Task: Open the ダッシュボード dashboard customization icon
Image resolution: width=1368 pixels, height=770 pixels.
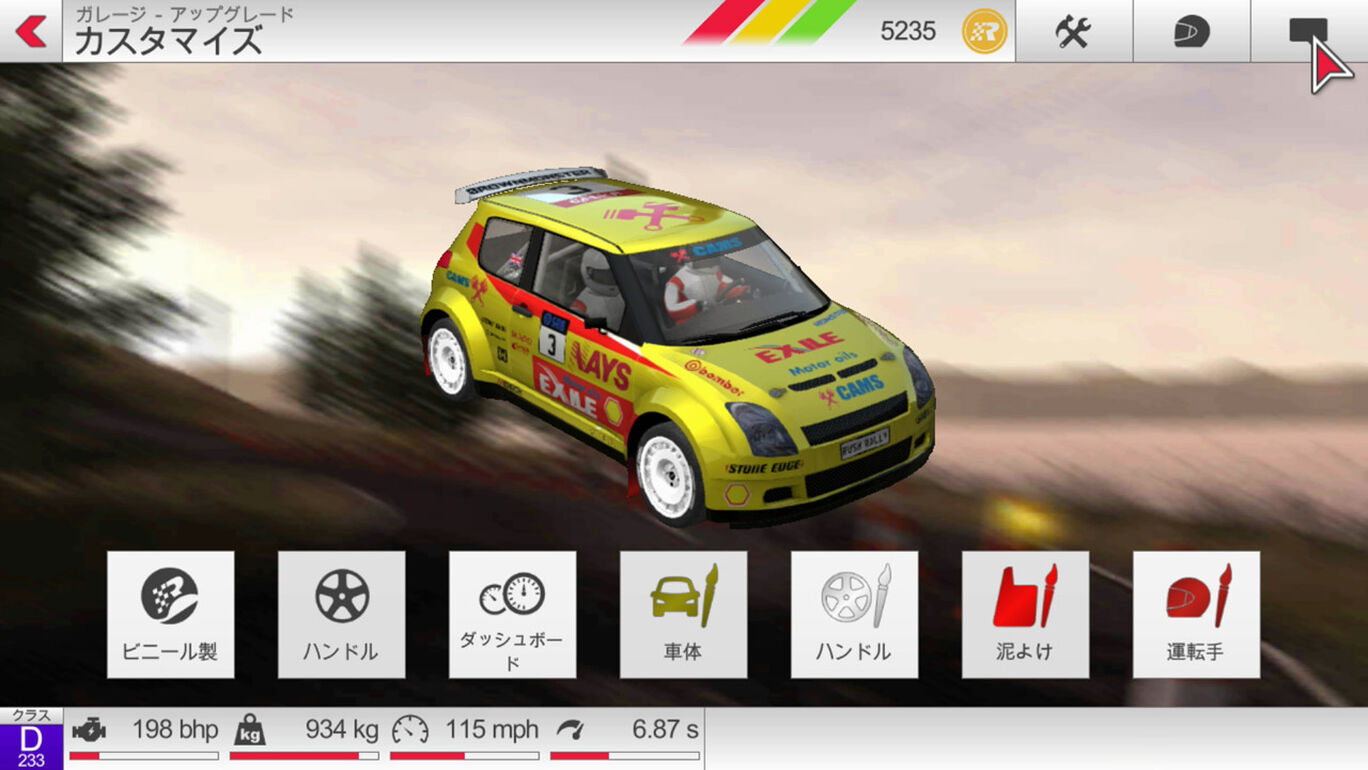Action: (513, 612)
